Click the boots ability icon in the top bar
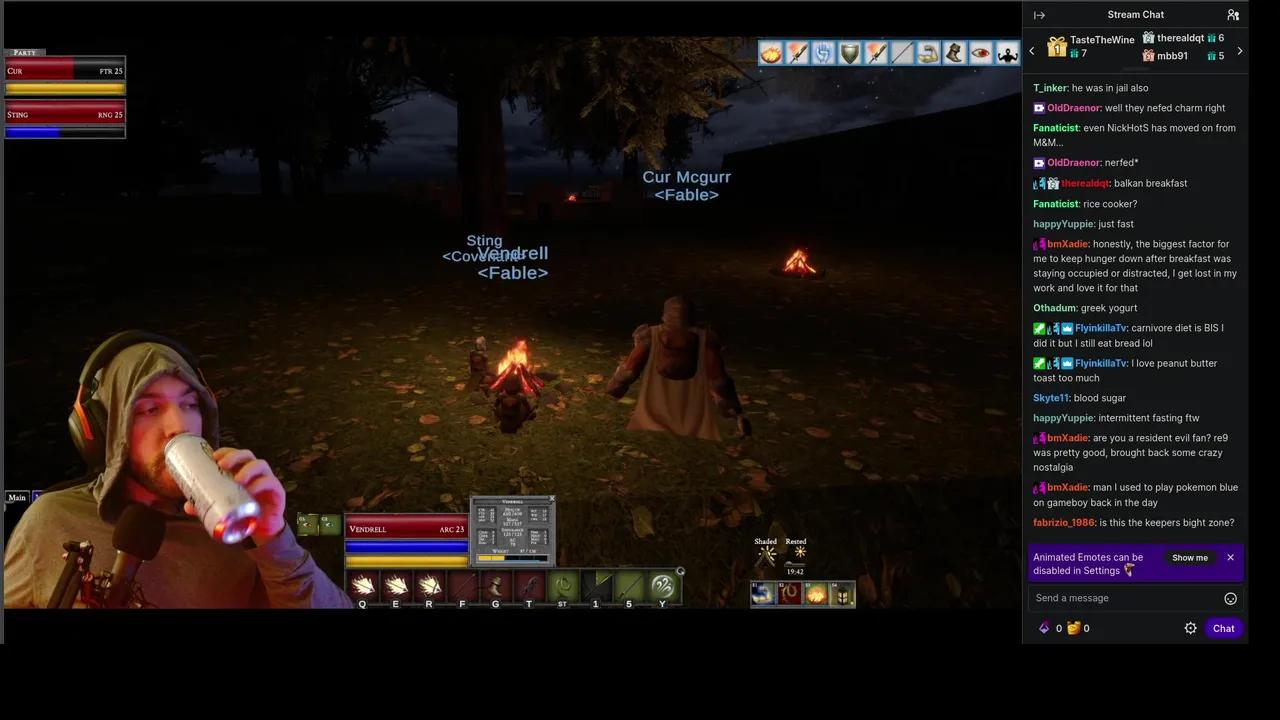Screen dimensions: 1280x720 click(x=953, y=53)
